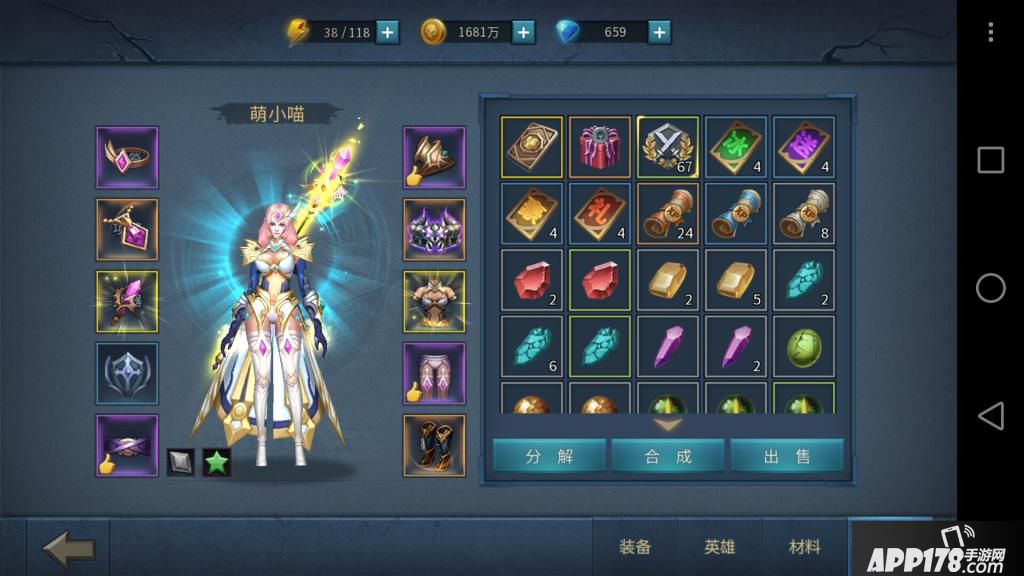1024x576 pixels.
Task: Open the 合成 (synthesize) function
Action: coord(668,456)
